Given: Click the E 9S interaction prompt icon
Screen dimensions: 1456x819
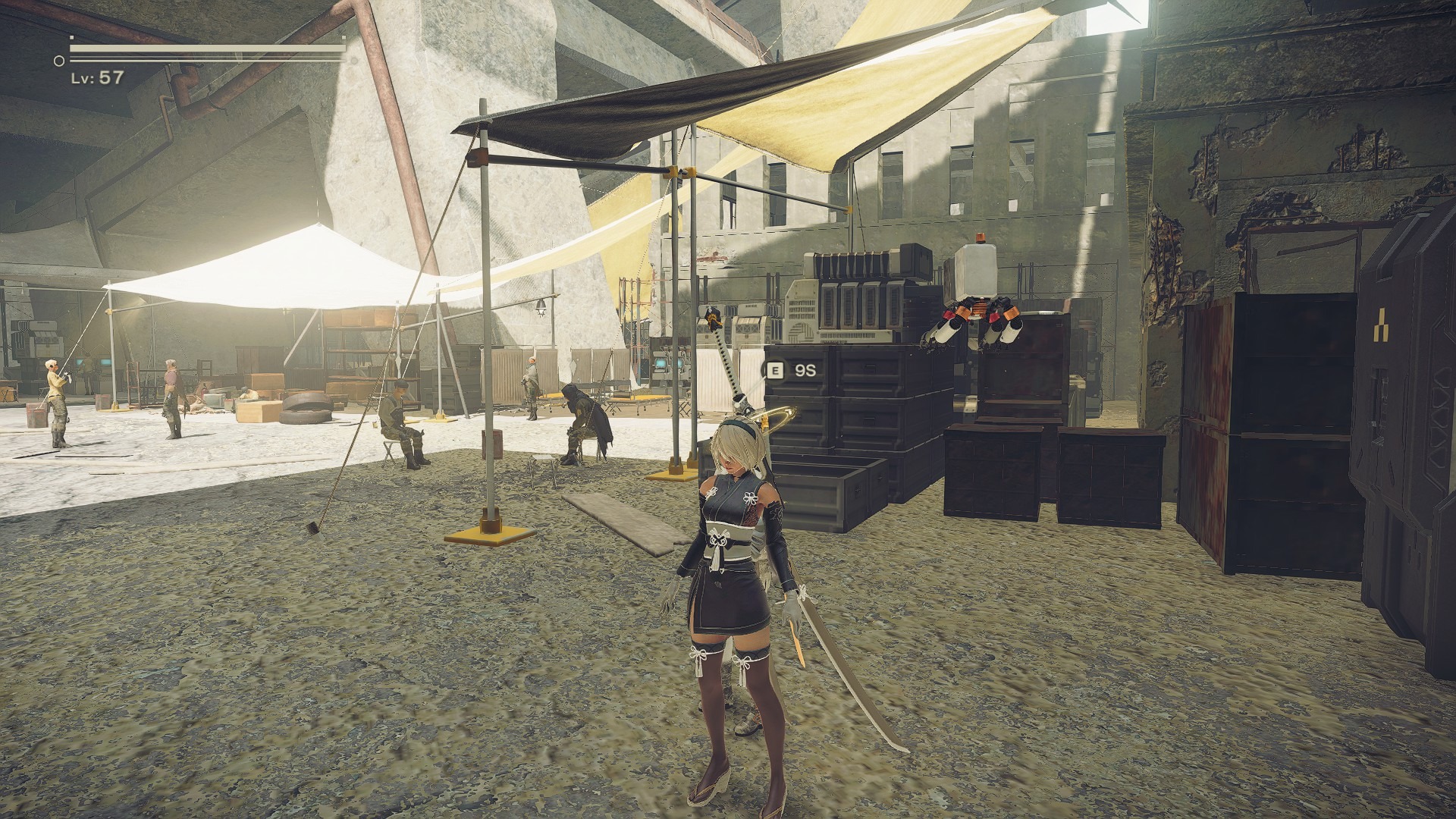Looking at the screenshot, I should coord(774,369).
